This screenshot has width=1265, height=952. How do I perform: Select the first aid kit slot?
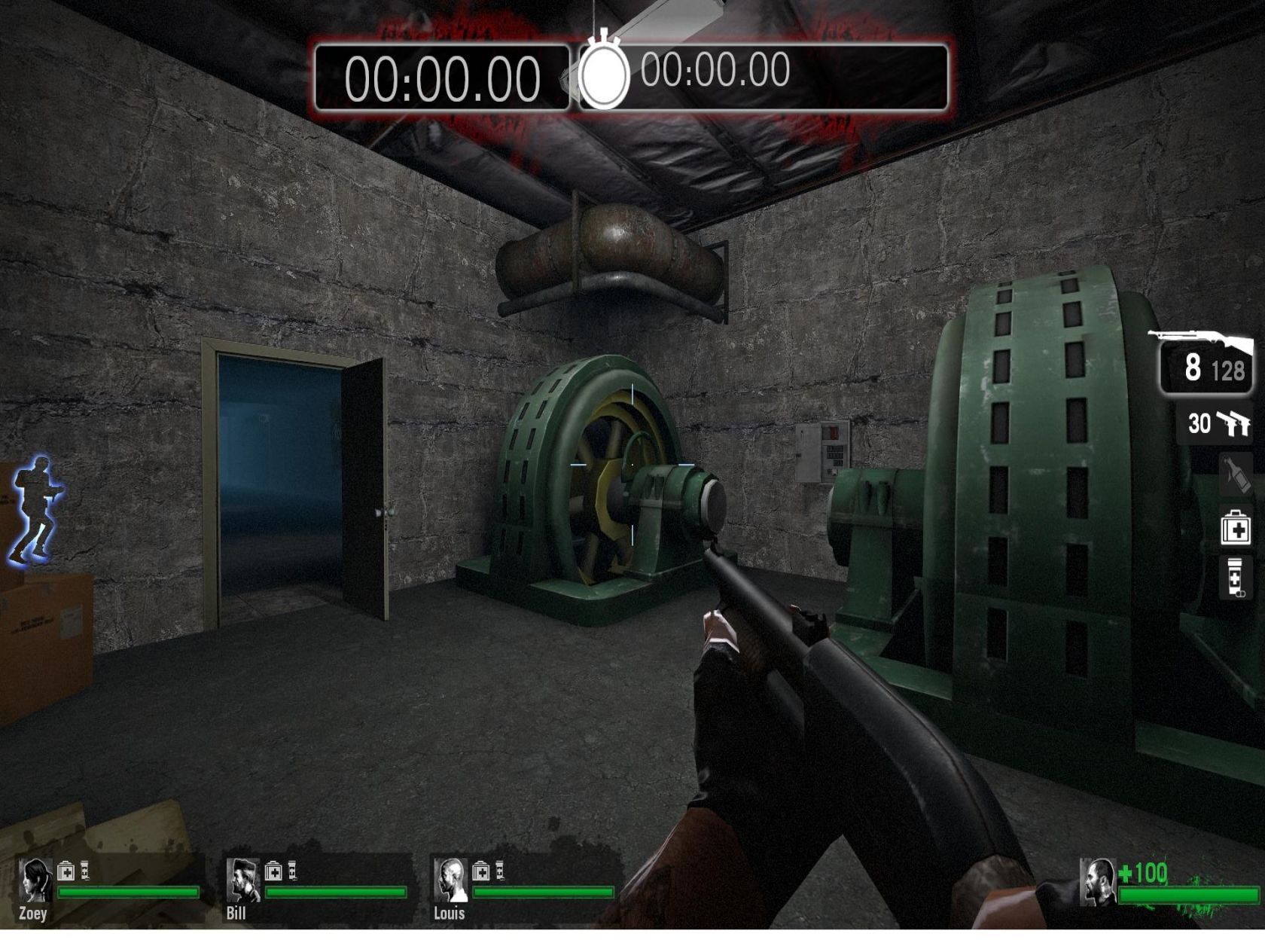1235,528
